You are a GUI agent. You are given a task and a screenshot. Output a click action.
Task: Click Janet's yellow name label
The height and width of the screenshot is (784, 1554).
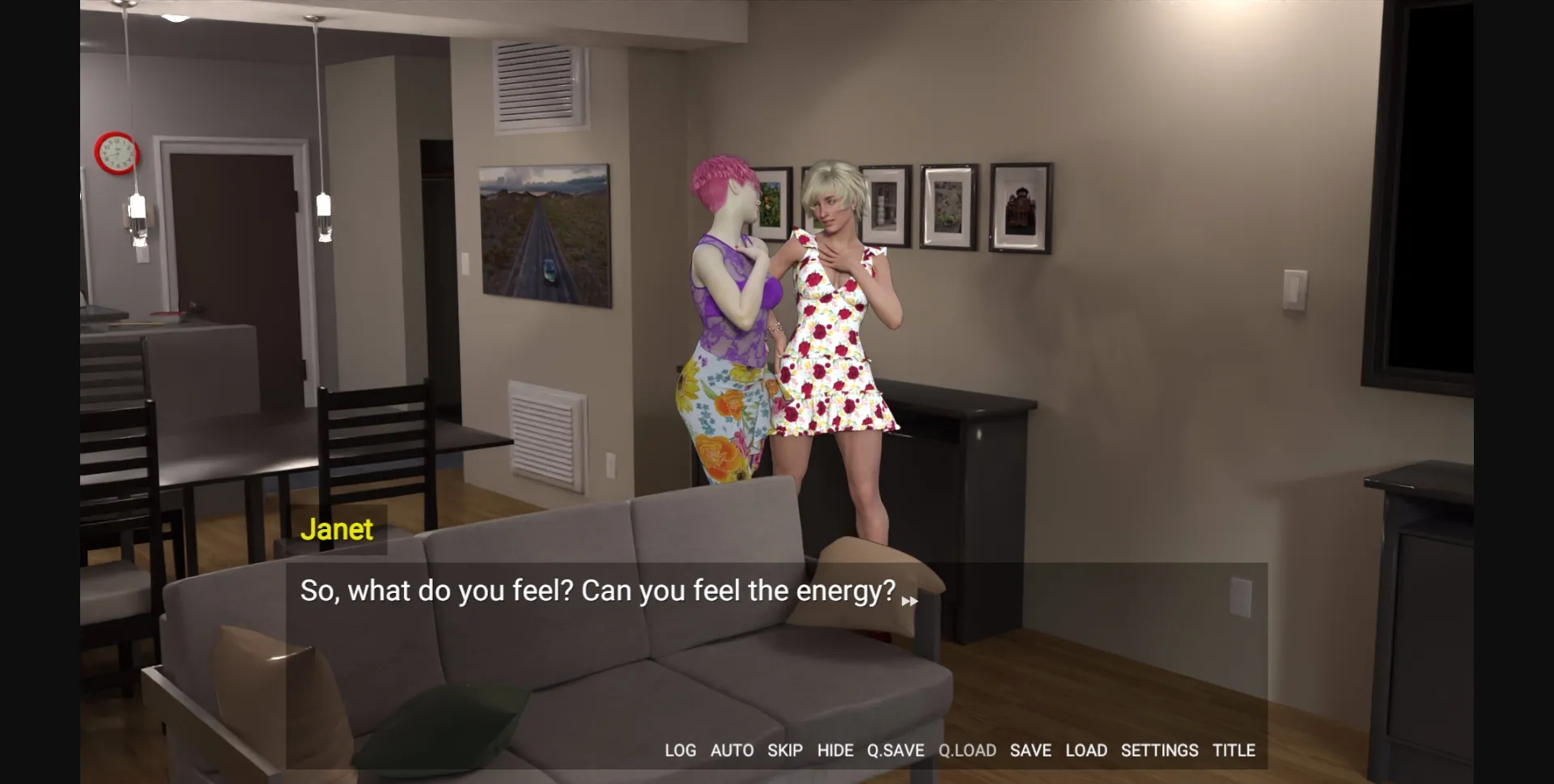[x=337, y=529]
